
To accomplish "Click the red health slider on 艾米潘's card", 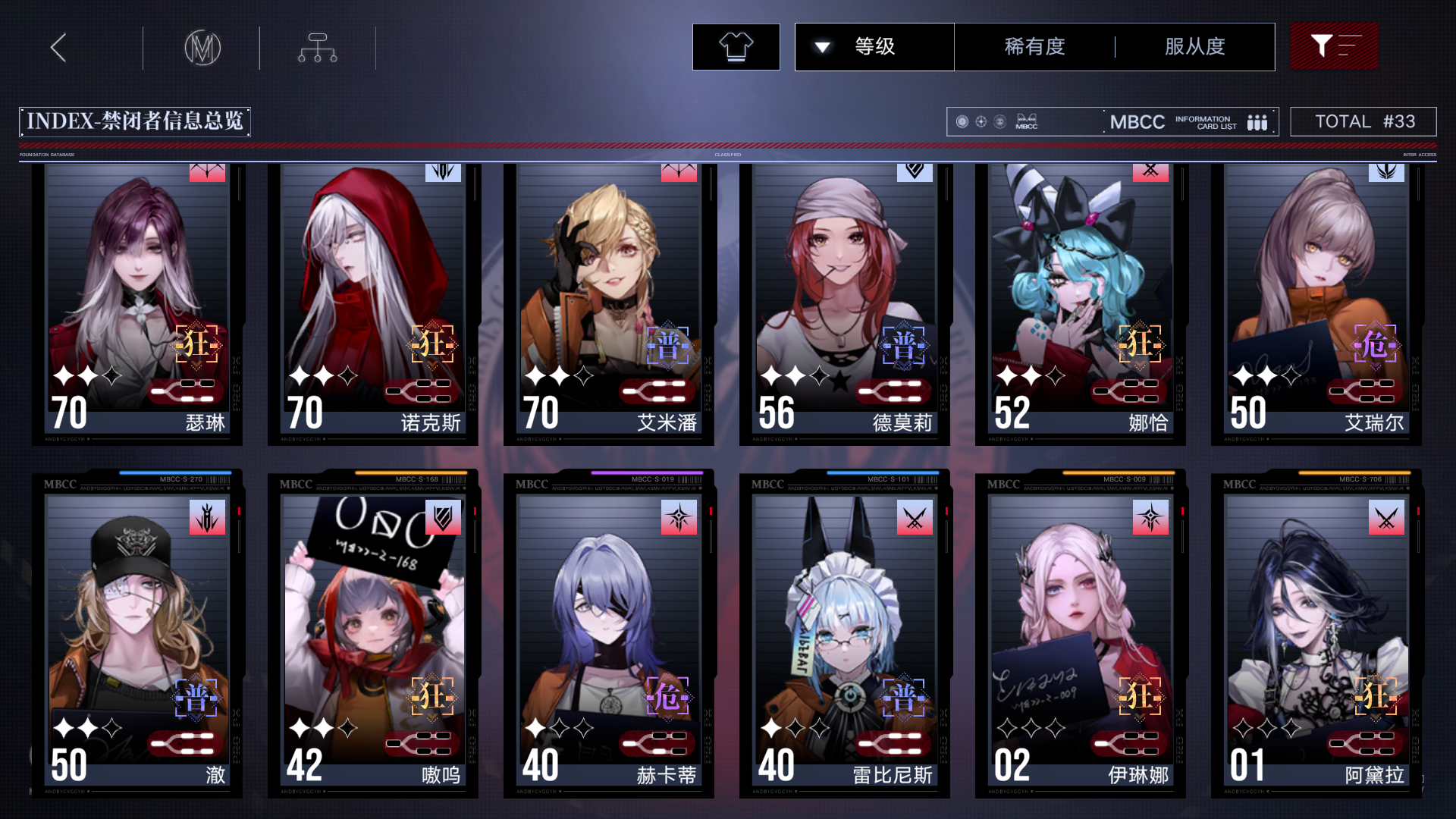I will coord(658,391).
